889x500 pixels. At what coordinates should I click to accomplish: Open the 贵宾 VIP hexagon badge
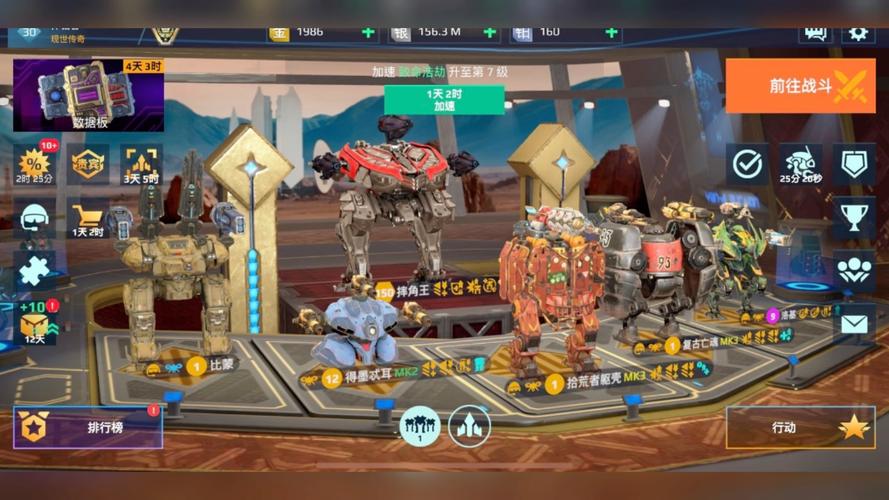tap(89, 163)
